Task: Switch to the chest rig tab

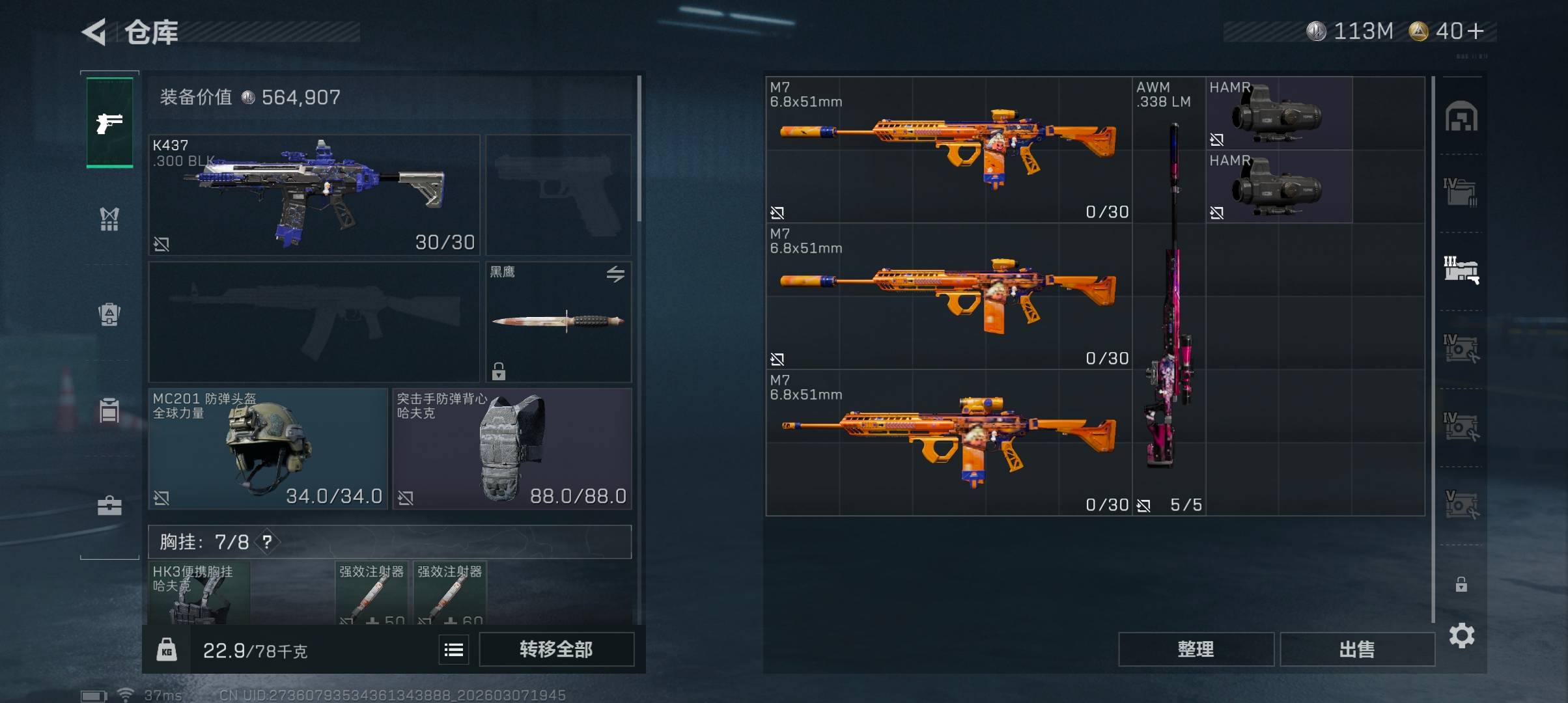Action: coord(109,219)
